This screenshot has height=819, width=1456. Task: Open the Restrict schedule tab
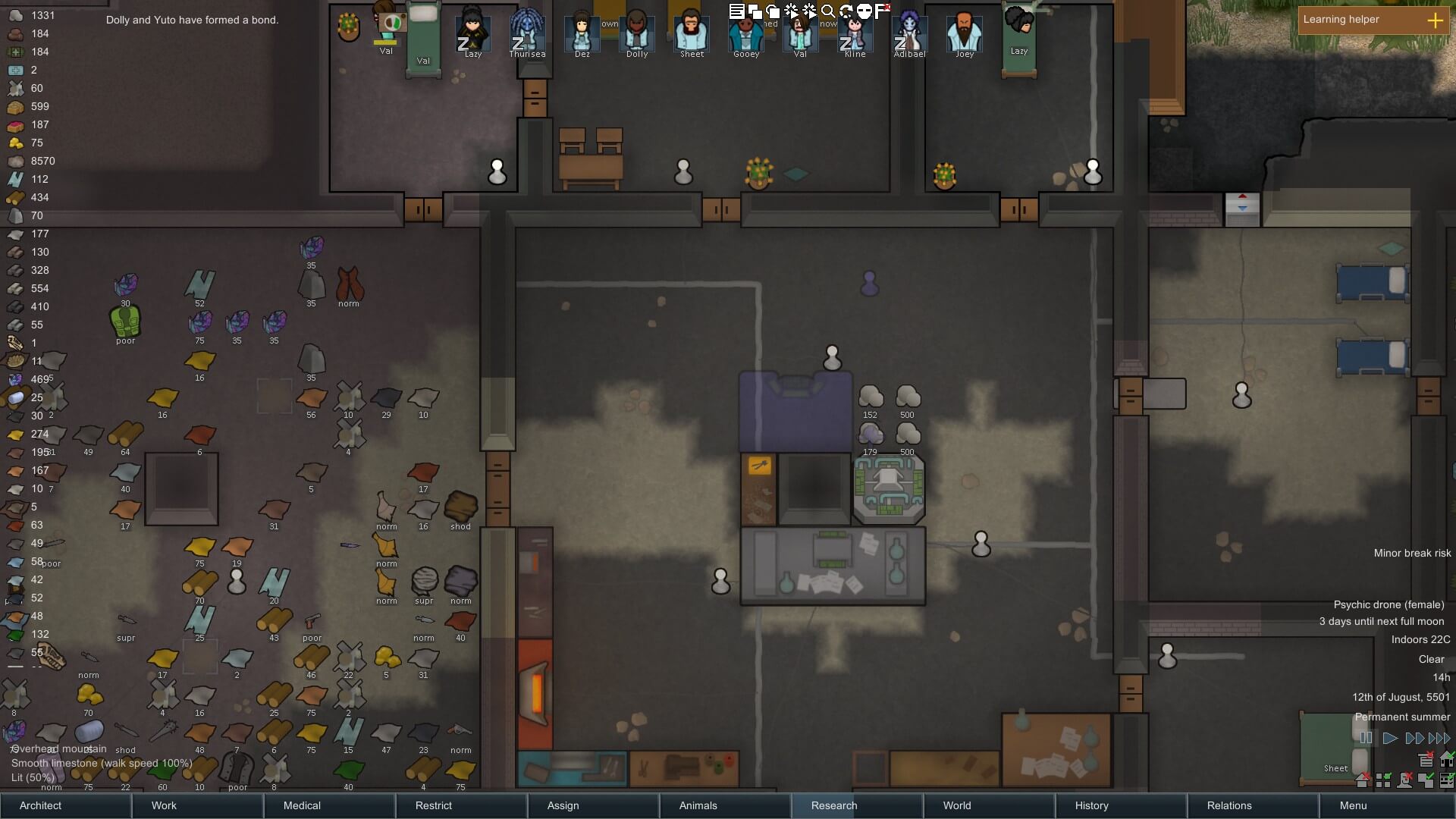434,805
